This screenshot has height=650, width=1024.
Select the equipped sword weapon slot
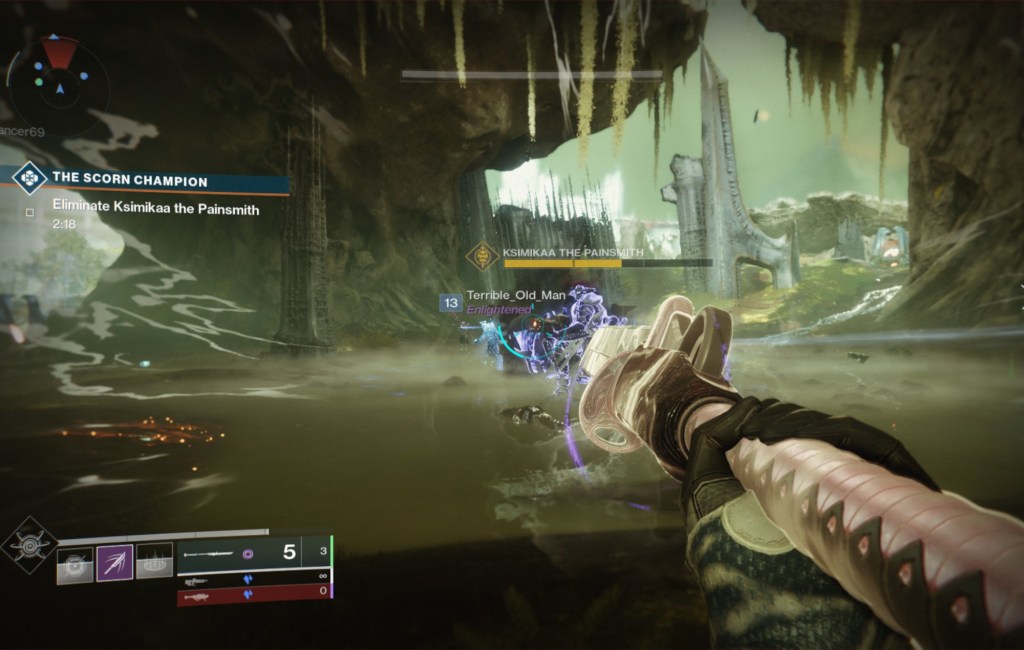[253, 552]
